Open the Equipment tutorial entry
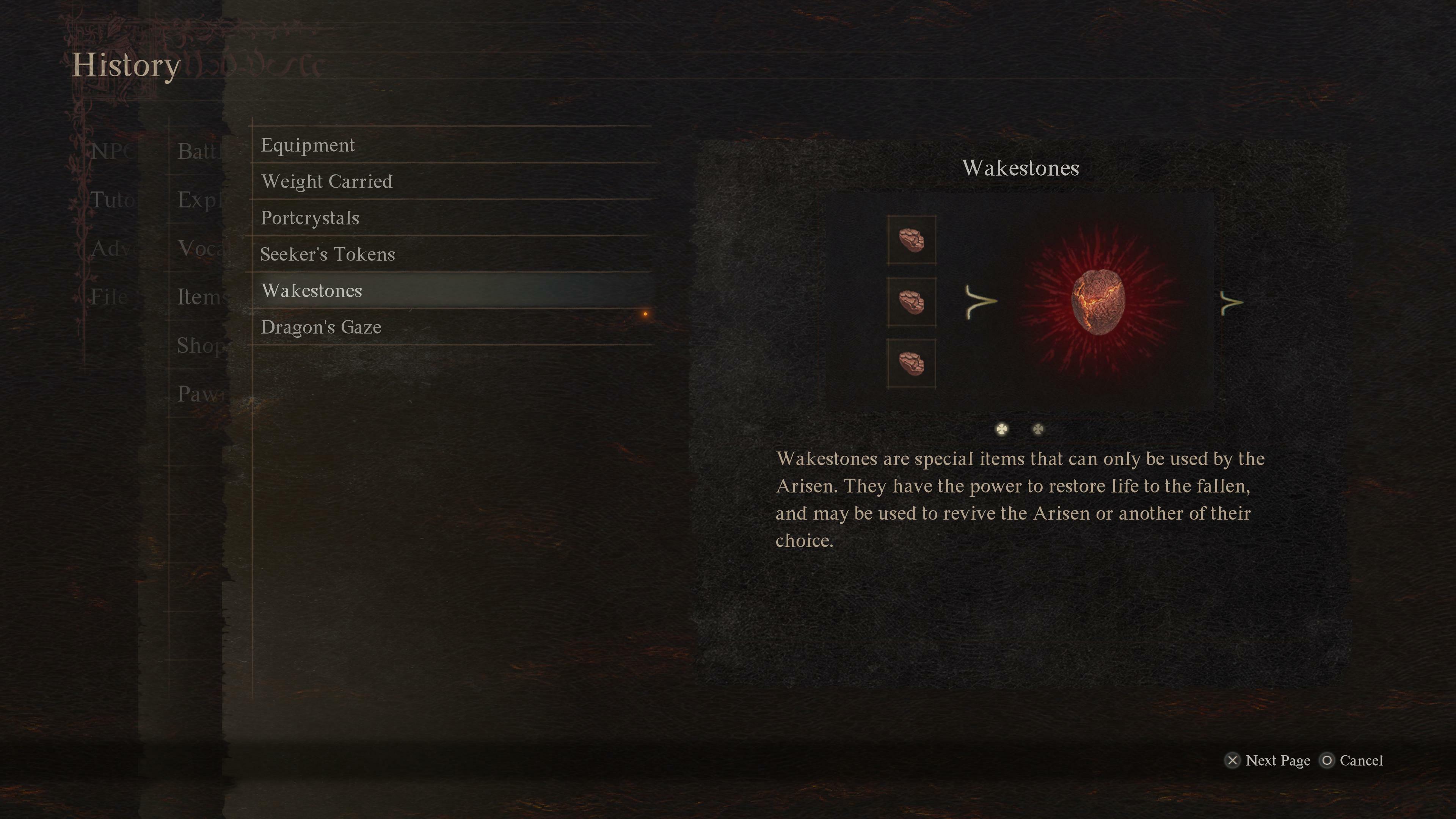This screenshot has height=819, width=1456. [x=308, y=145]
